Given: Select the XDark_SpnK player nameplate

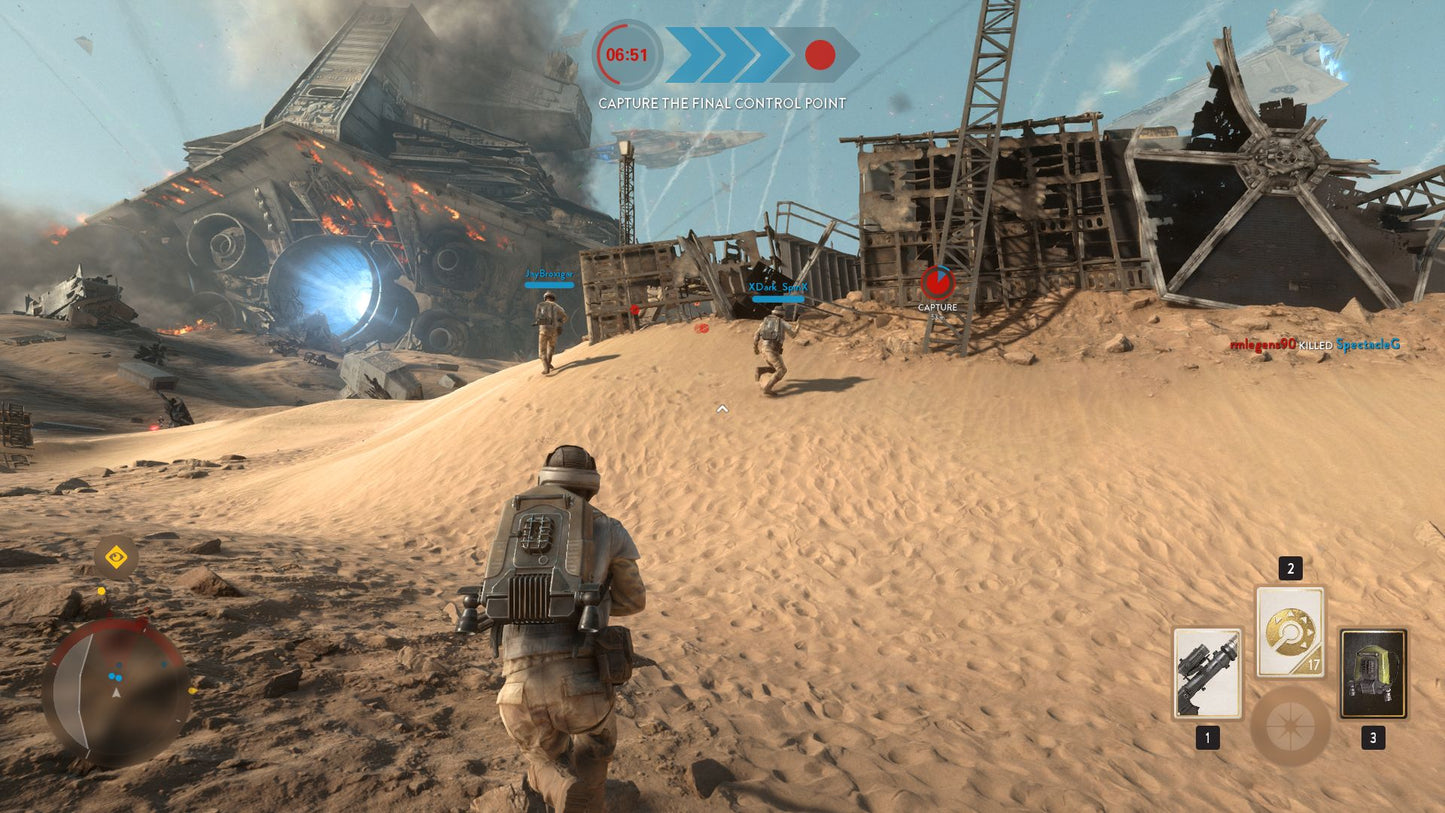Looking at the screenshot, I should 776,287.
